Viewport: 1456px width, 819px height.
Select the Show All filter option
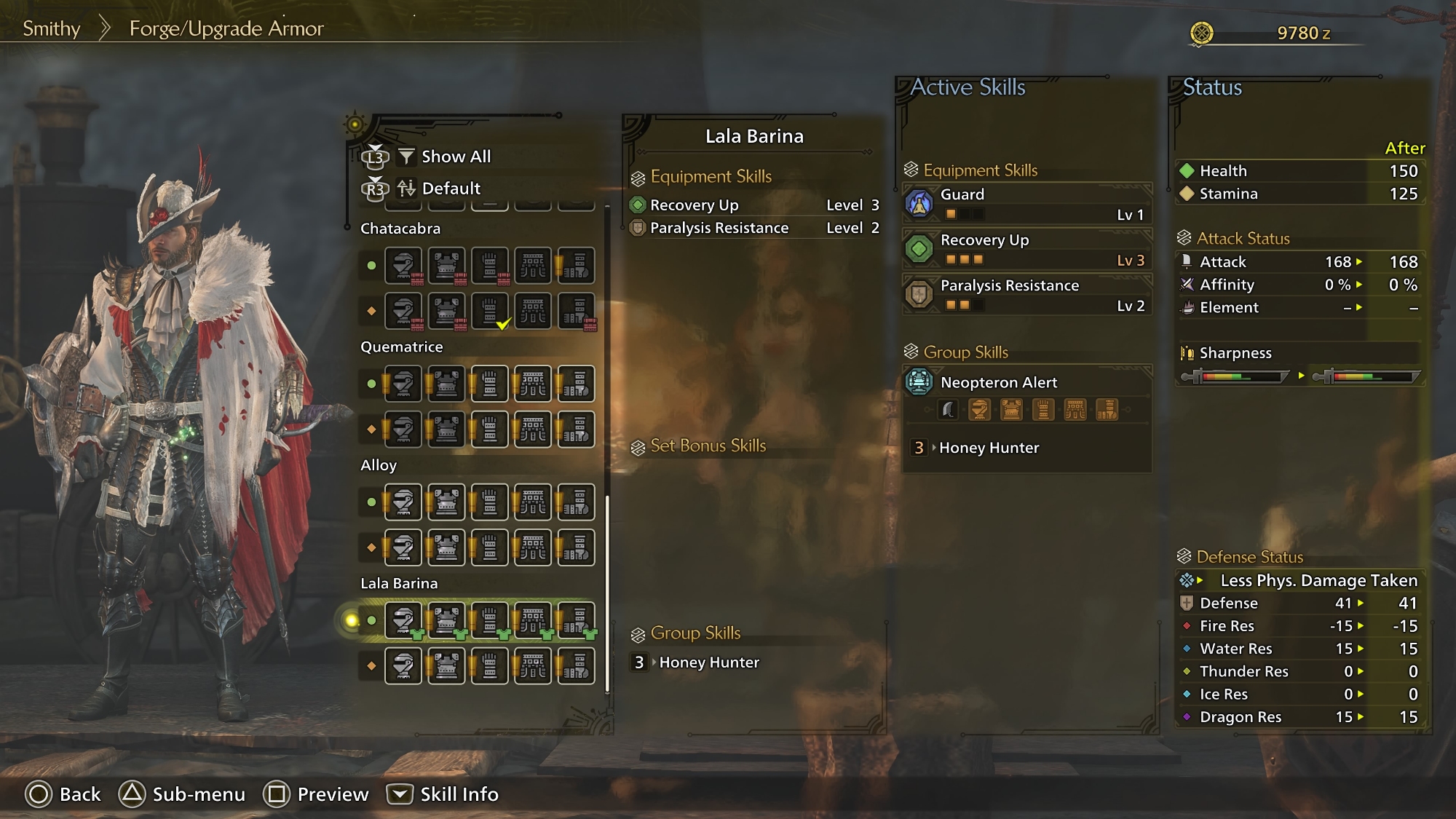[x=455, y=157]
